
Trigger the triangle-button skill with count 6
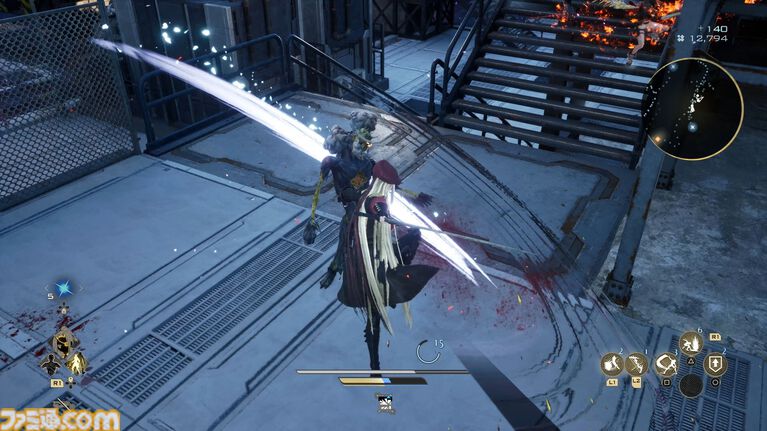[x=691, y=345]
